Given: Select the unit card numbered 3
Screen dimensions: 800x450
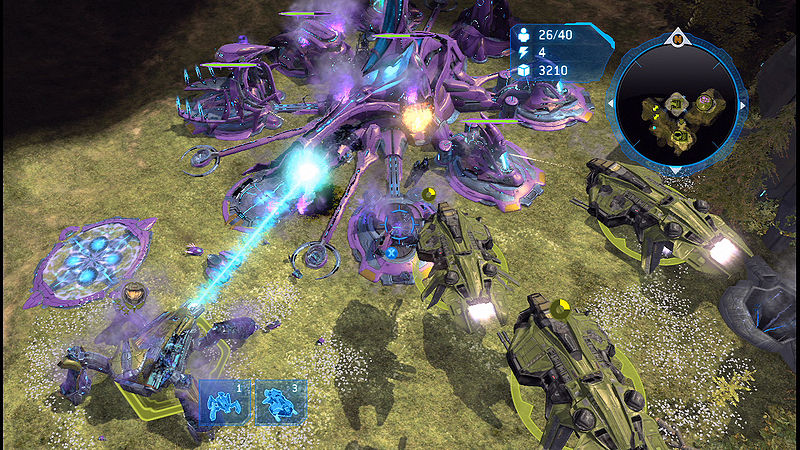Looking at the screenshot, I should click(279, 401).
